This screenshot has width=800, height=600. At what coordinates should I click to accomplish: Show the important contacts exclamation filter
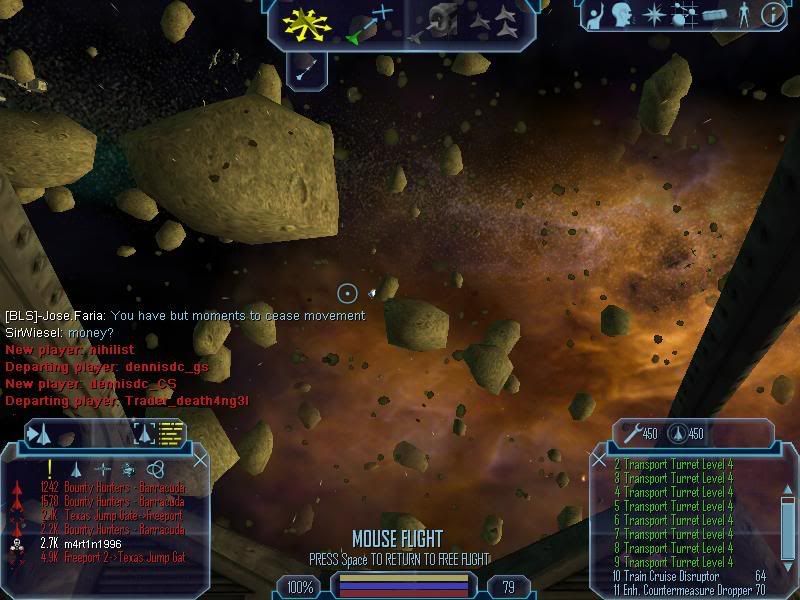click(48, 468)
